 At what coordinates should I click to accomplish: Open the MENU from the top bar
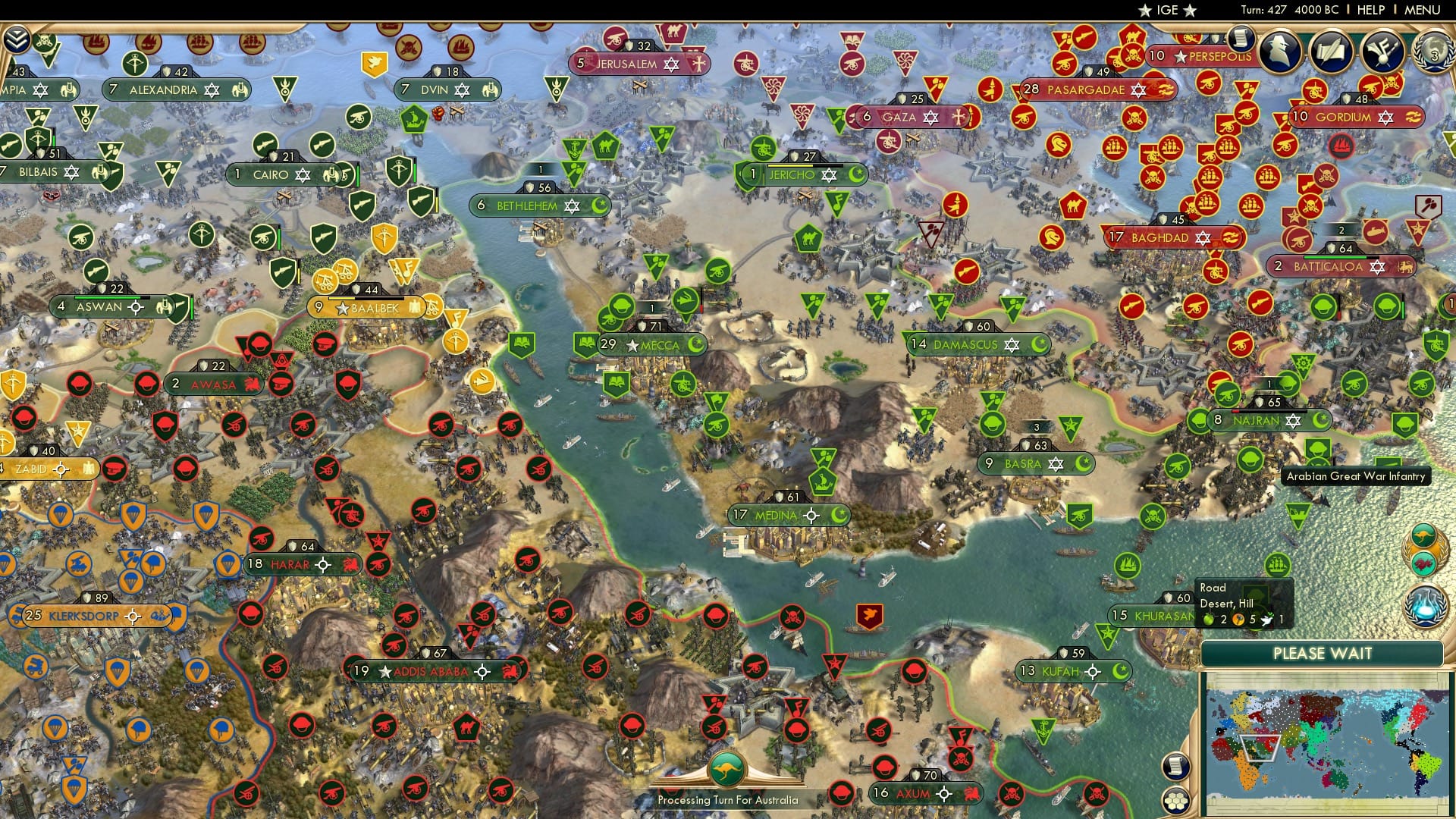coord(1424,11)
